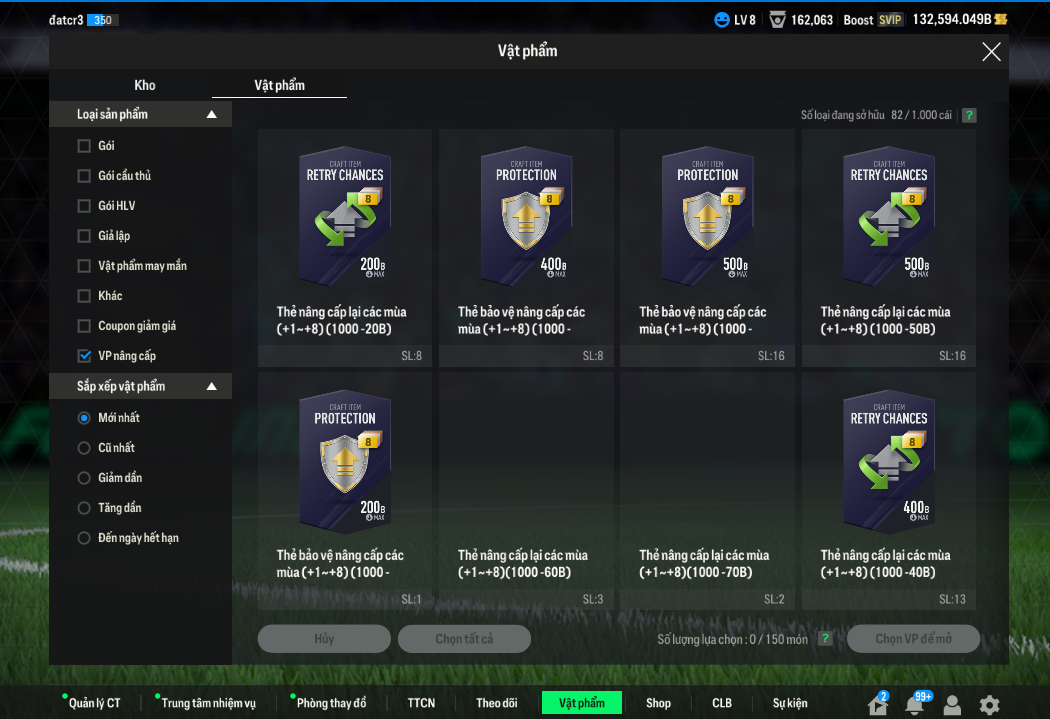Select Đến ngày hết hạn sorting
The width and height of the screenshot is (1050, 719).
coord(84,538)
